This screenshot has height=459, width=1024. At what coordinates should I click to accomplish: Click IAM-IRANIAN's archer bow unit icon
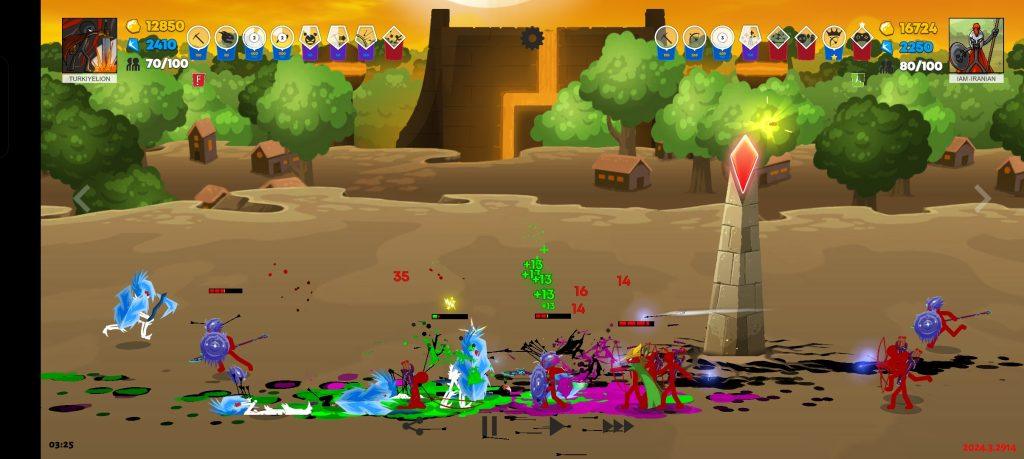694,39
